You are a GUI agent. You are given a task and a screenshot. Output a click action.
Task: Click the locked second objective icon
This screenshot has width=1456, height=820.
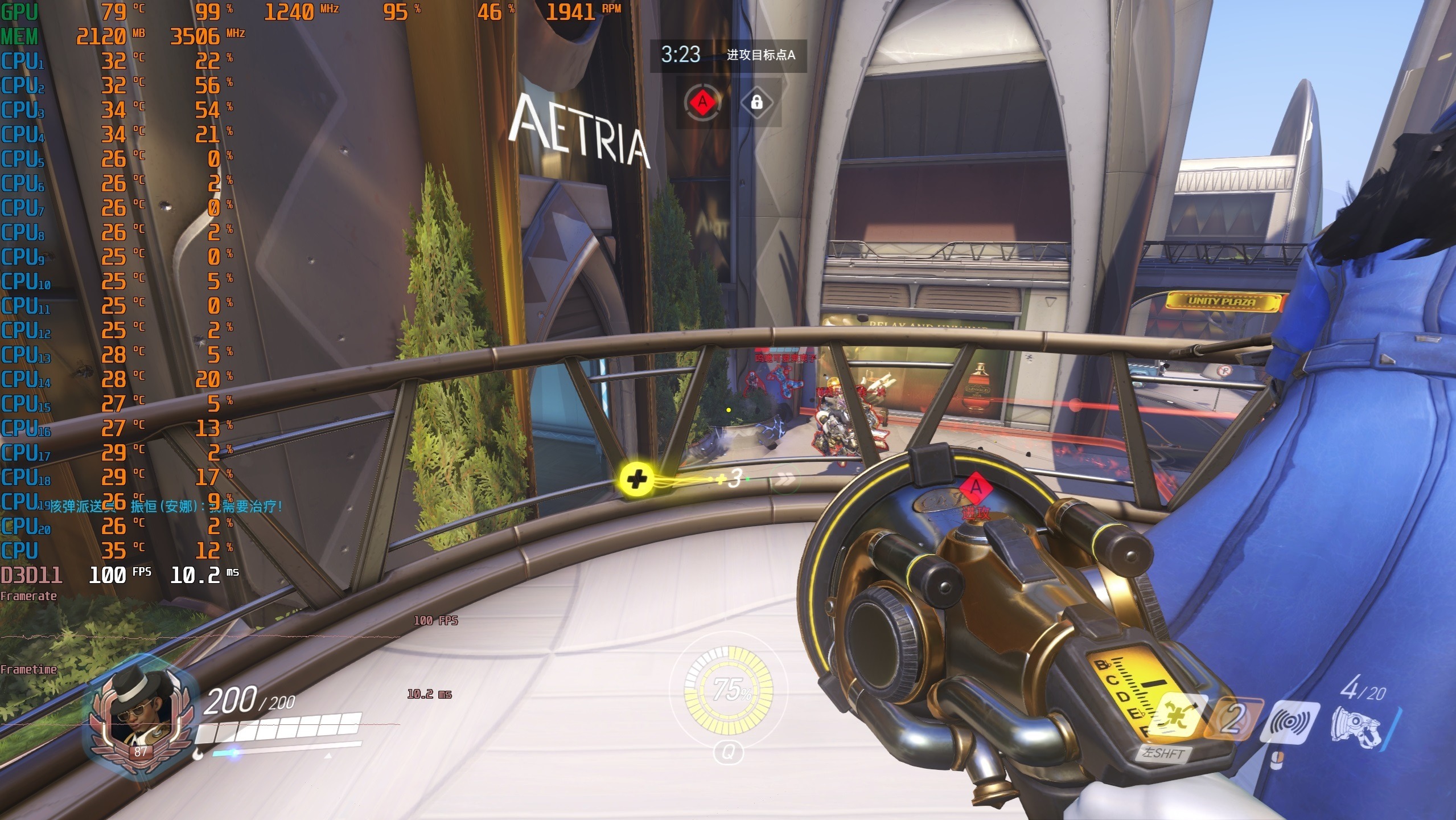(756, 103)
